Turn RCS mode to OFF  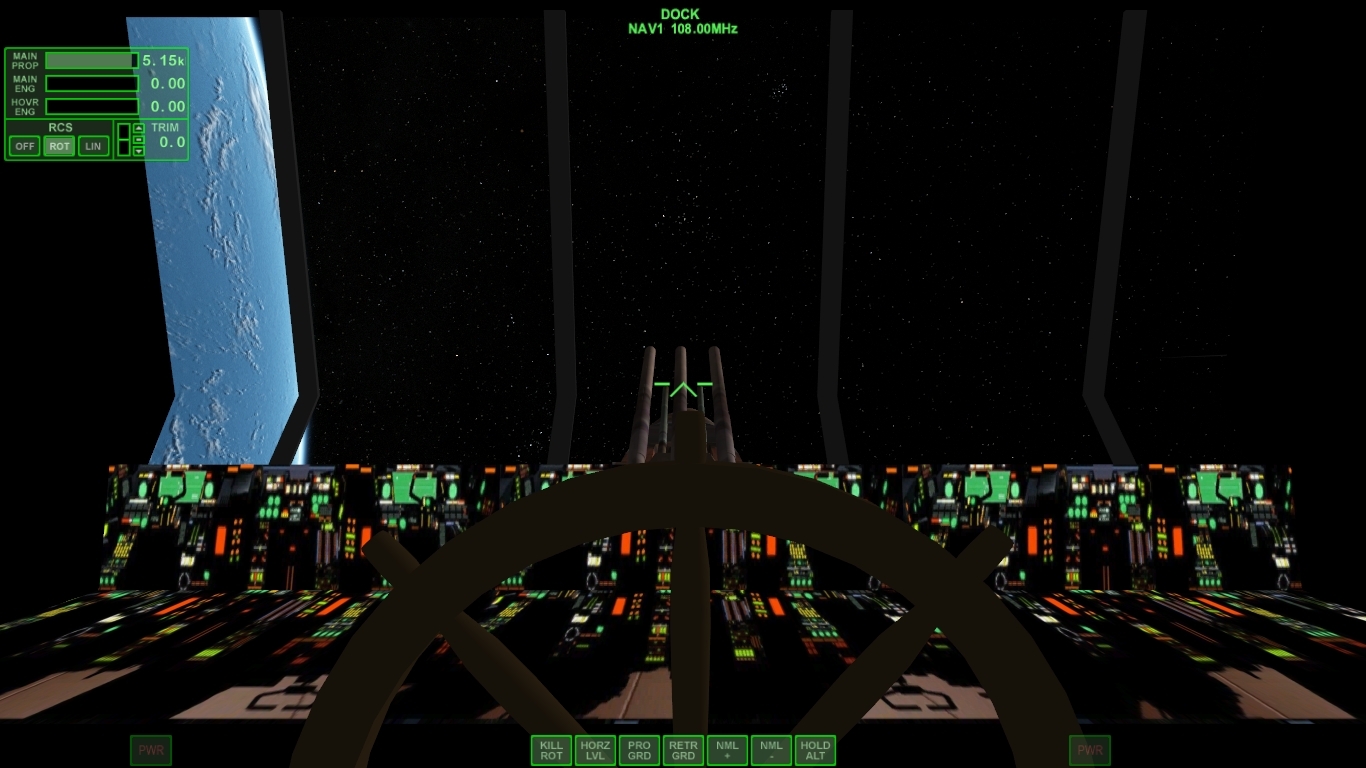tap(25, 146)
